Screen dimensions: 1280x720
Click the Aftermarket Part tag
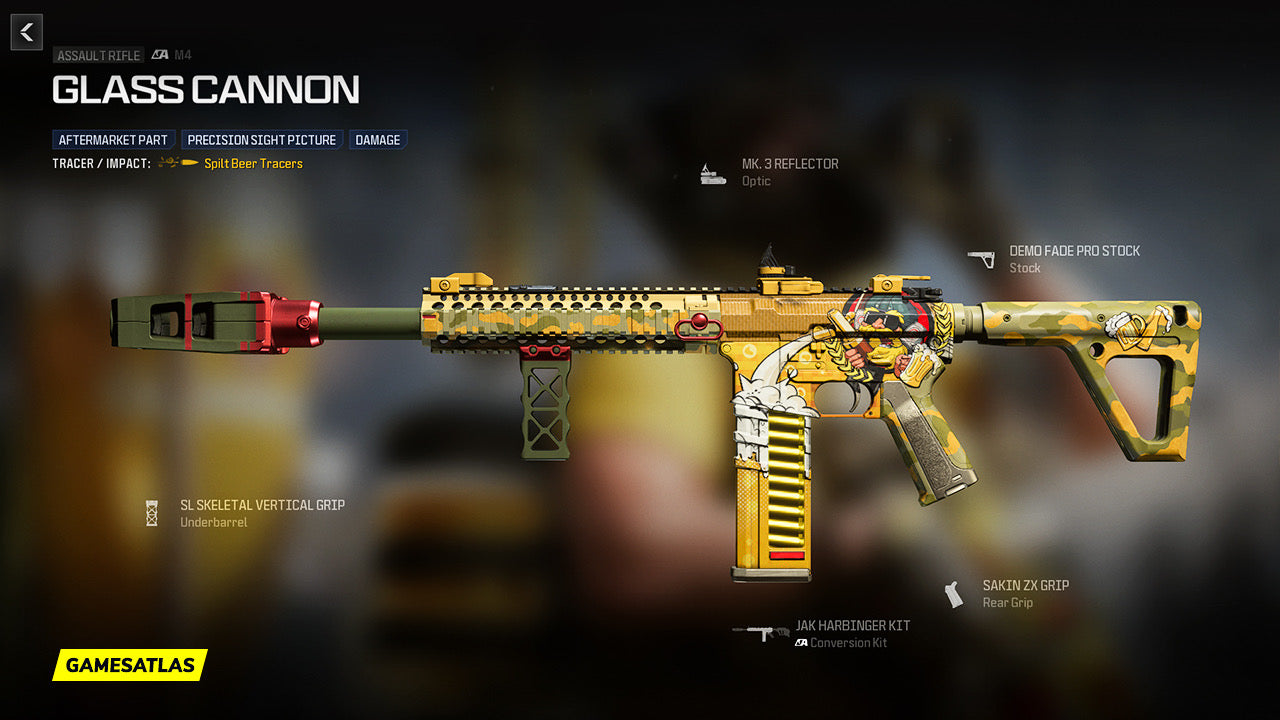pyautogui.click(x=113, y=140)
